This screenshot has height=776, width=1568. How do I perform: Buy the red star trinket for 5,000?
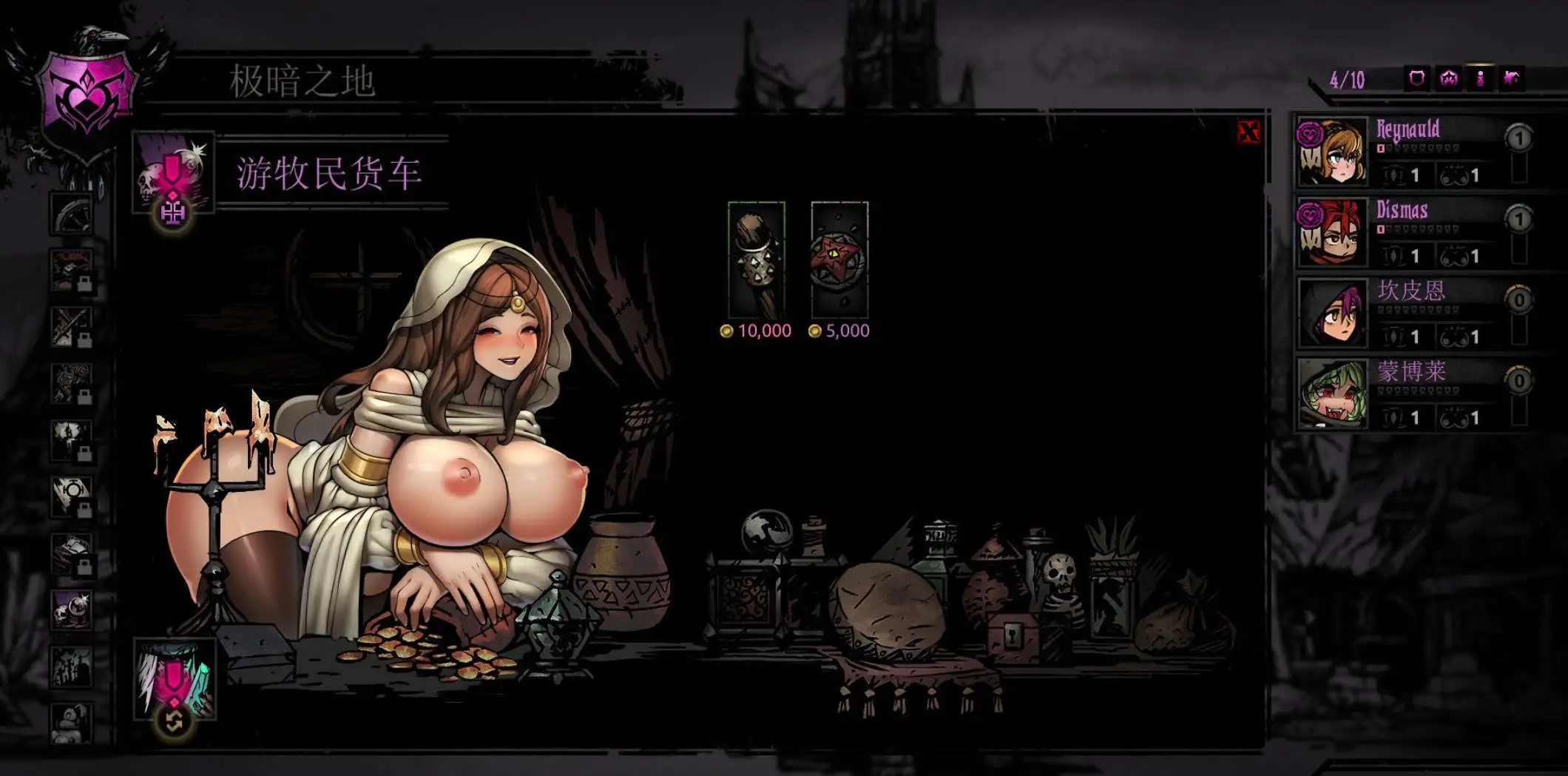coord(839,260)
